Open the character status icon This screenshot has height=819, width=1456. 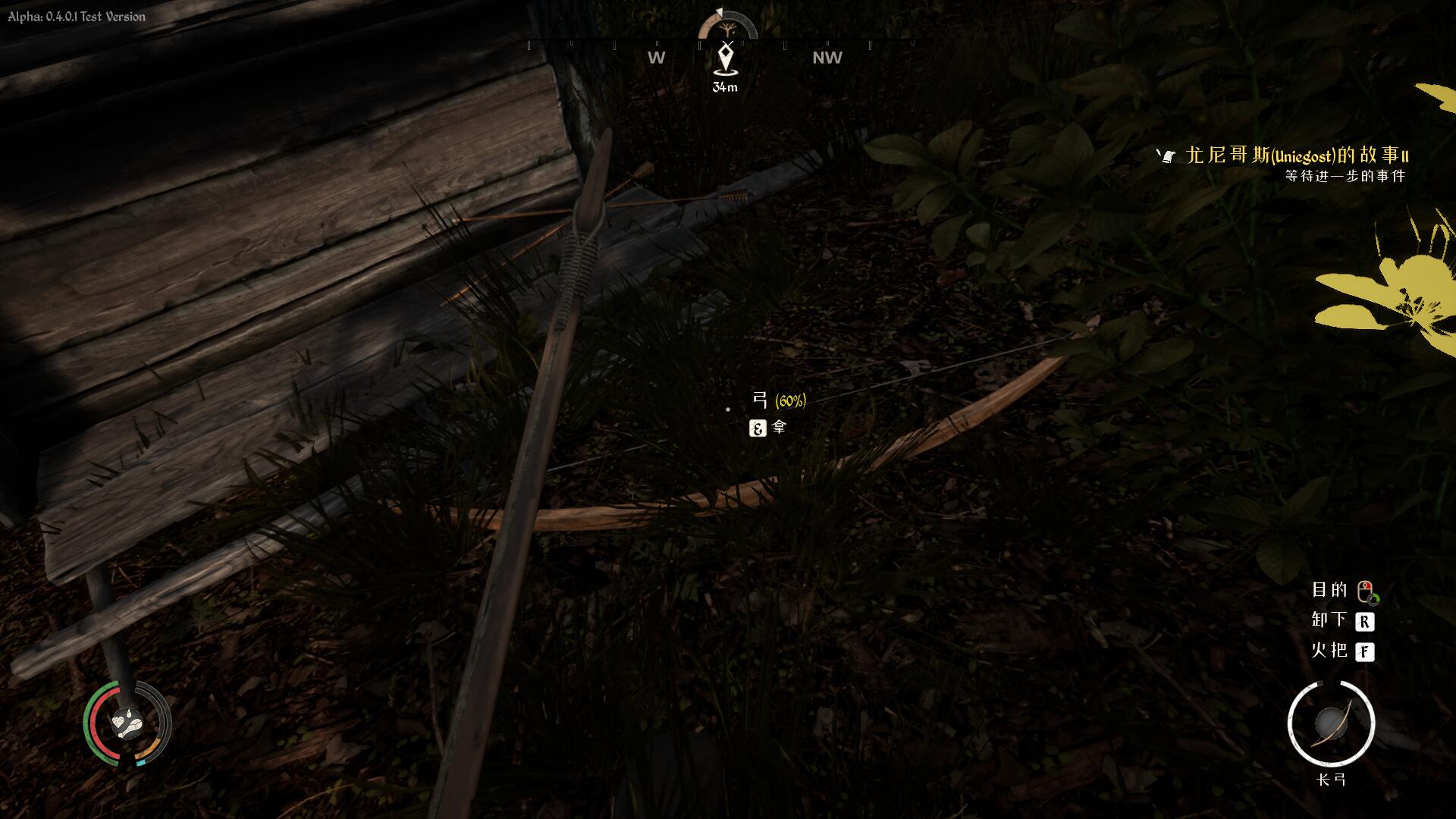click(x=127, y=723)
